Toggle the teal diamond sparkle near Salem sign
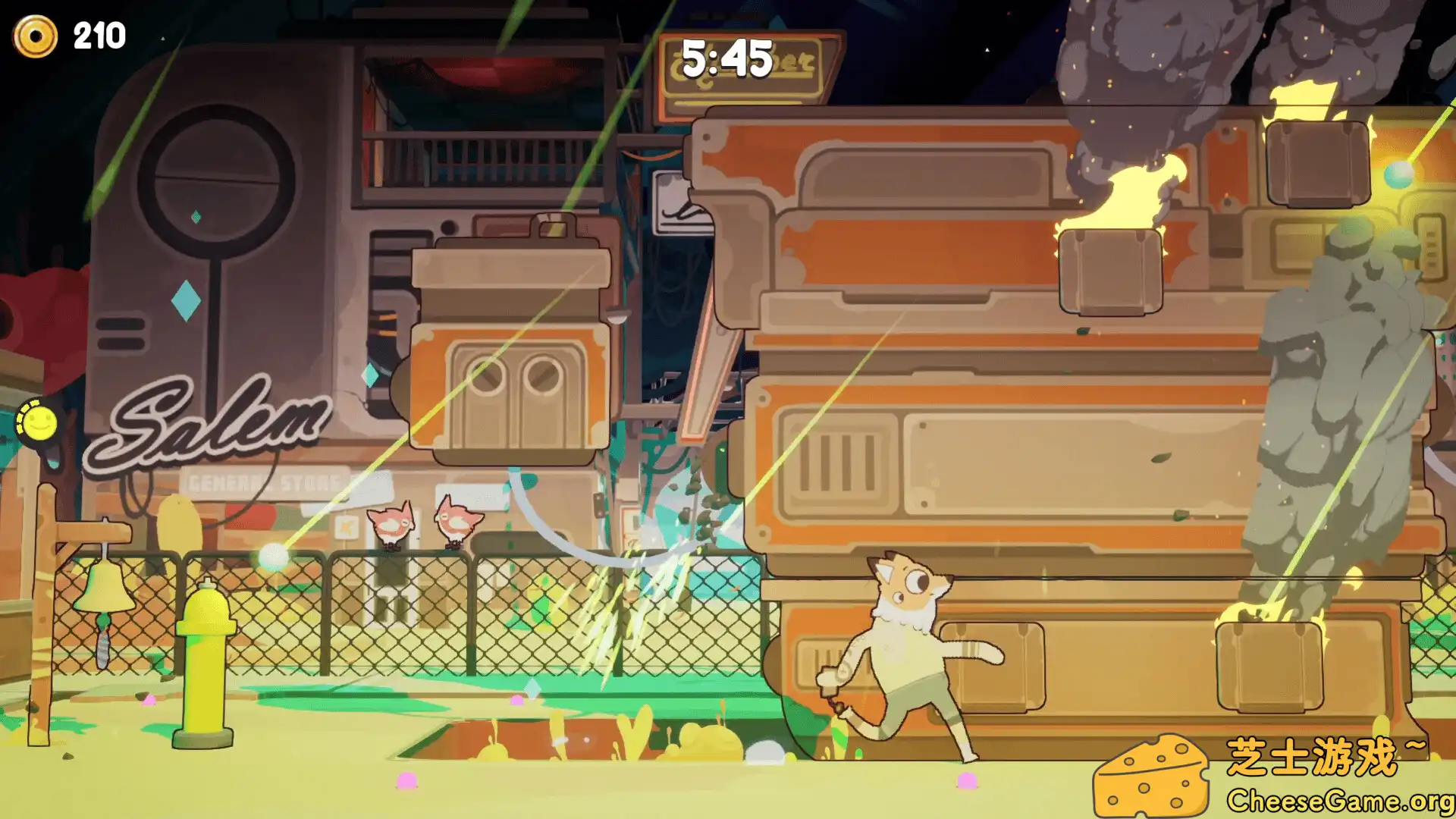 [186, 300]
